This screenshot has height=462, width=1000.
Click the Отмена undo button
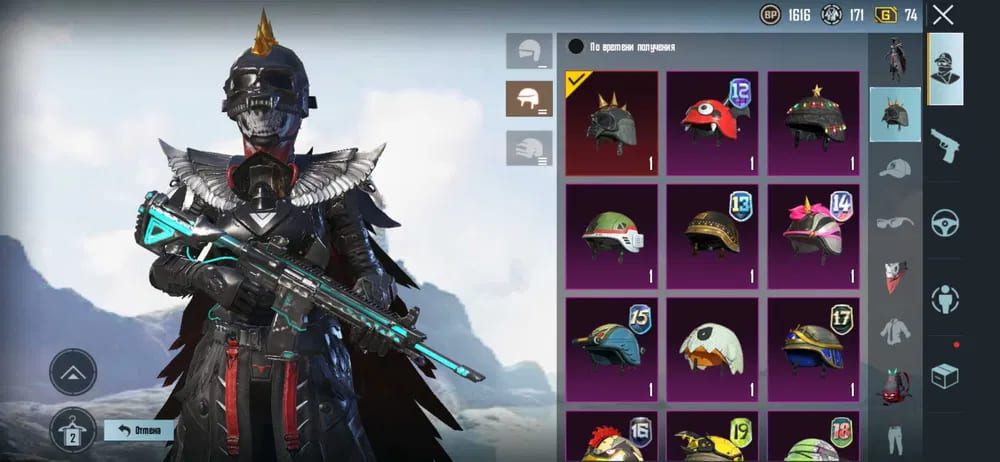click(139, 430)
